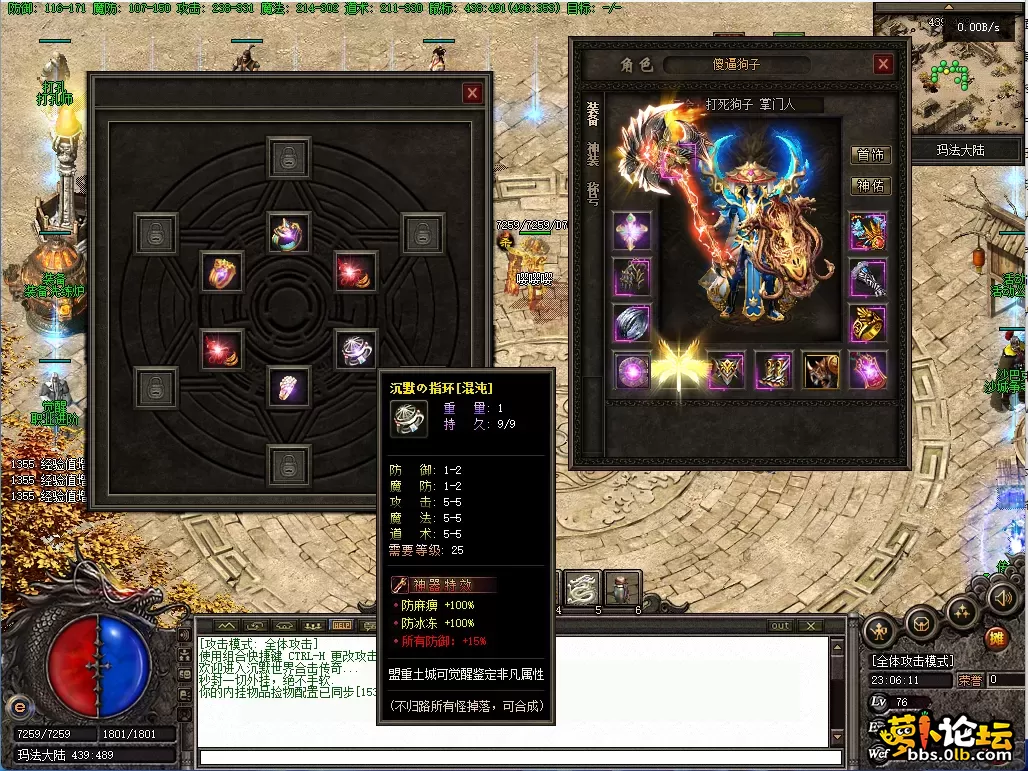Click the minimap of 玛法大陆

point(950,75)
